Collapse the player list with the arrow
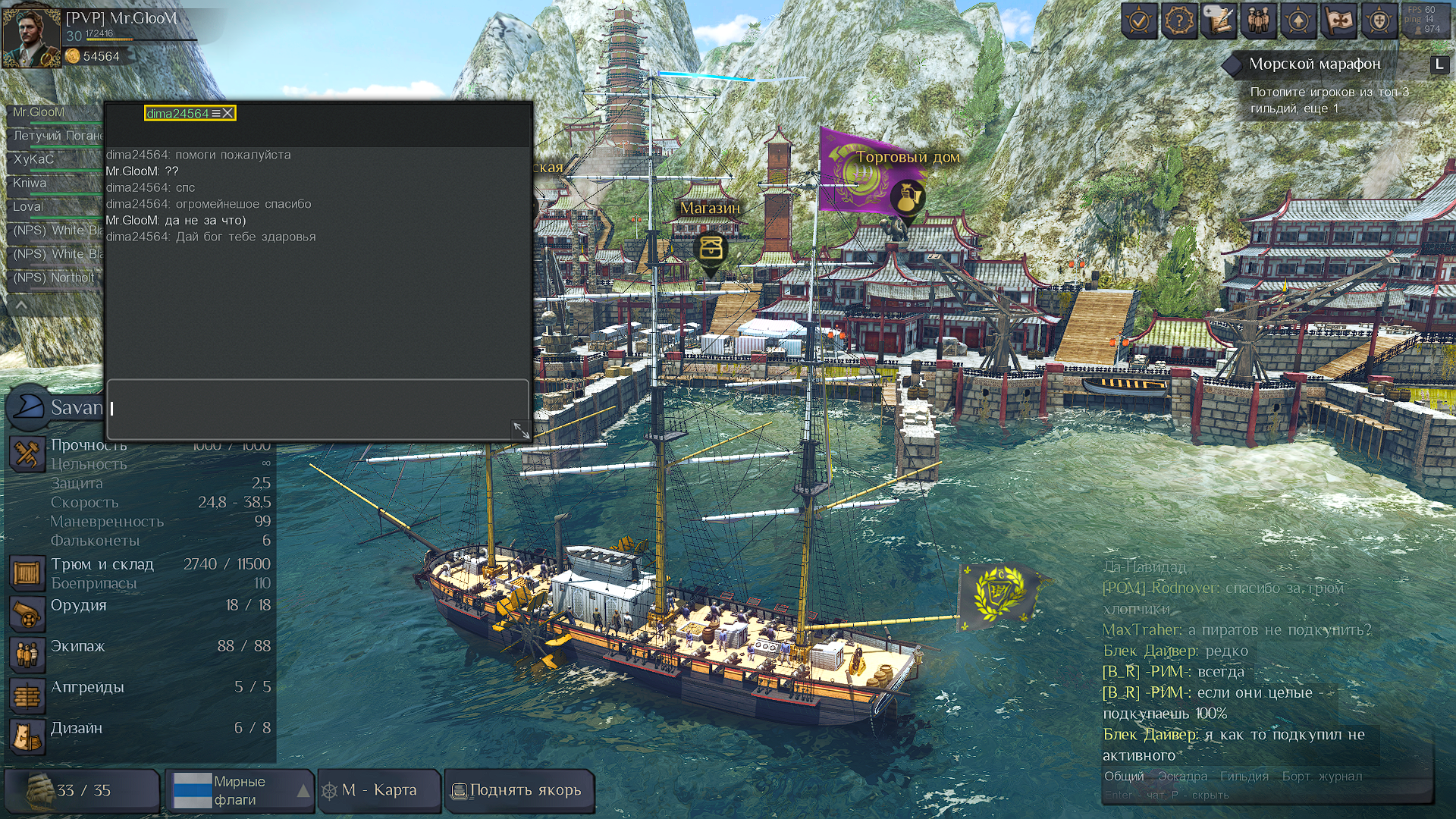Screen dimensions: 1456x819 (21, 305)
